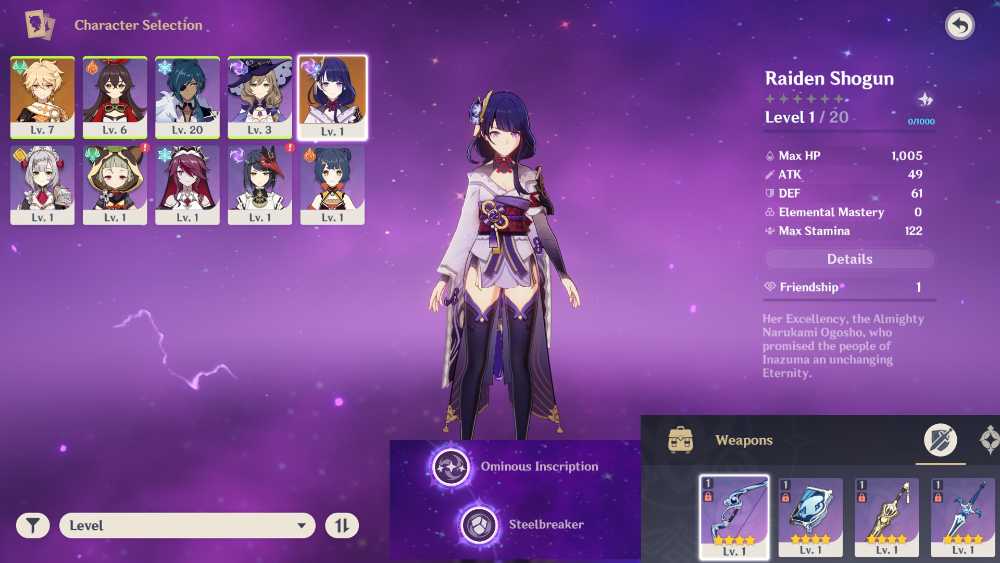
Task: Switch to the sword-and-shield weapons tab
Action: tap(940, 440)
